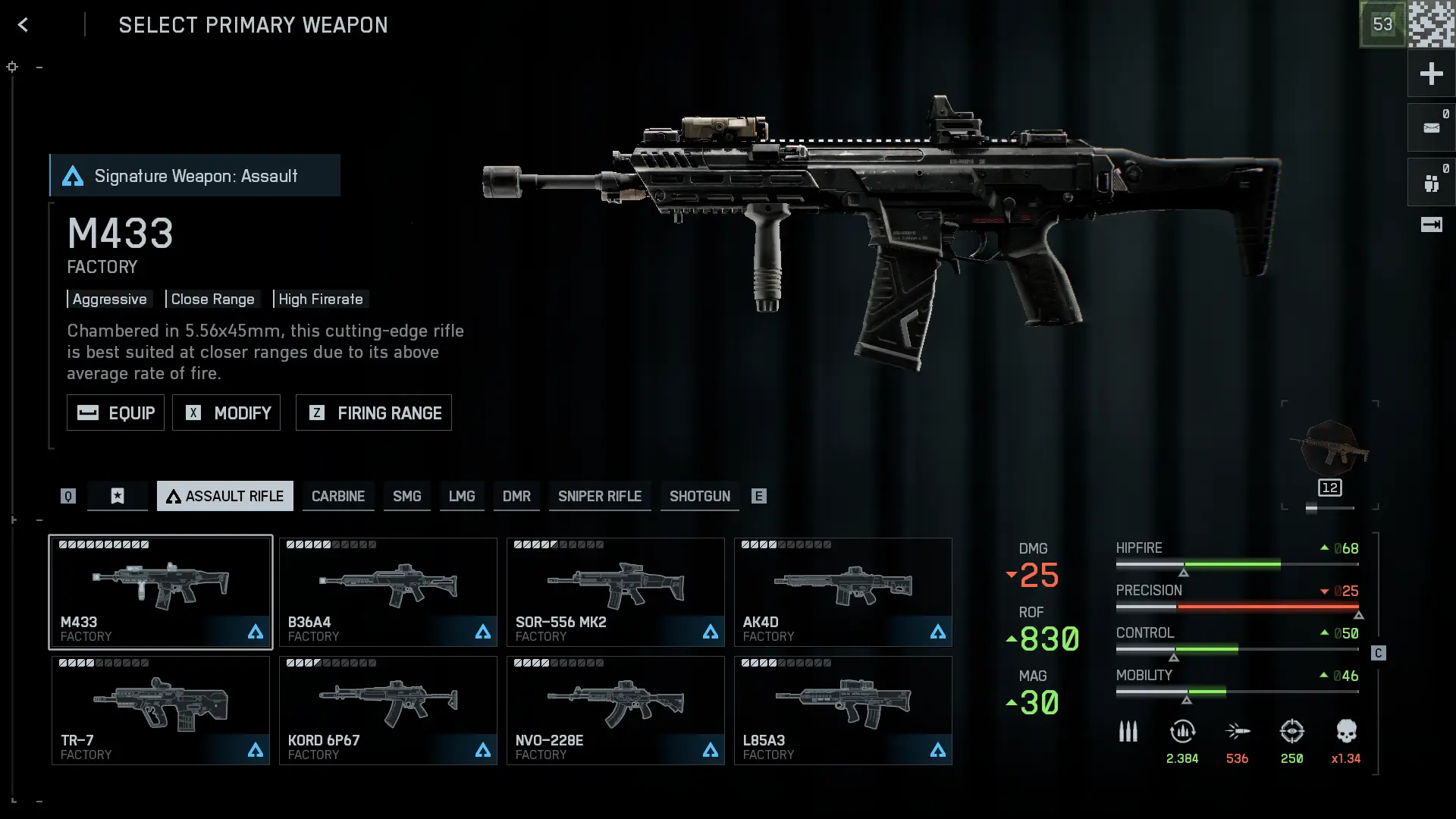
Task: Show the Sniper Rifle category
Action: click(x=600, y=496)
